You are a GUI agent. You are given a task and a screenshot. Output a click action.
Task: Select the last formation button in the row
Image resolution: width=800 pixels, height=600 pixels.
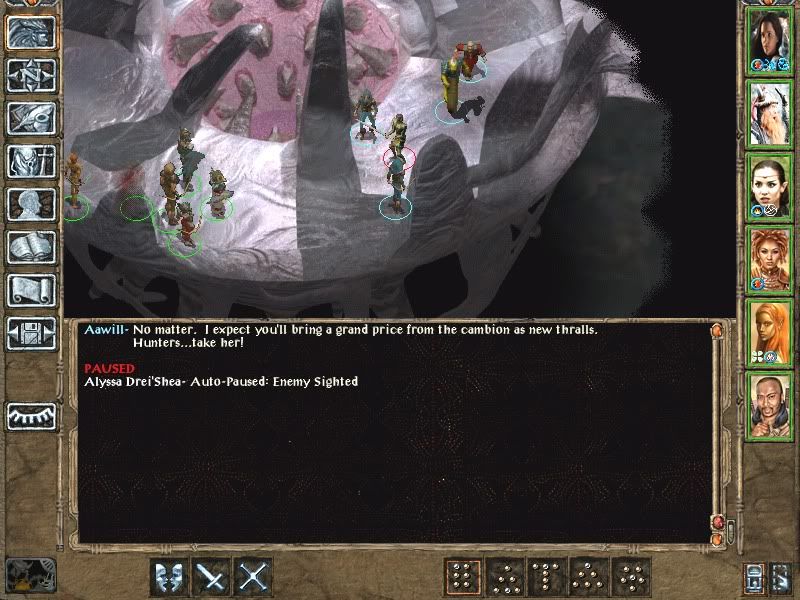(633, 577)
